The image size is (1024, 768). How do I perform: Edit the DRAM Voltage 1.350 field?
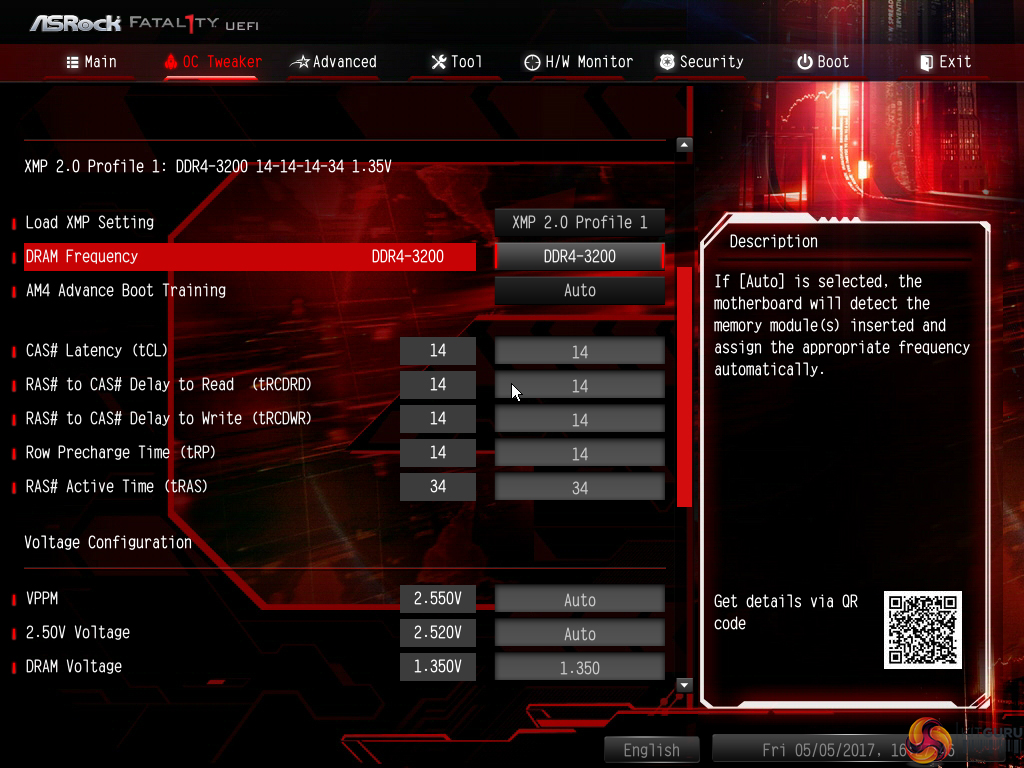point(580,667)
